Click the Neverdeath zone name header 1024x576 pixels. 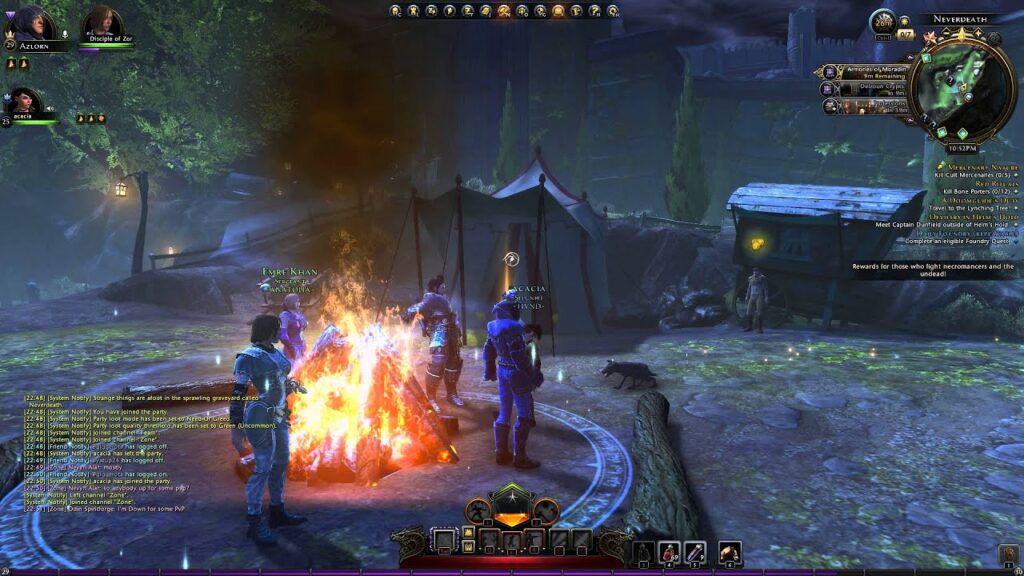958,19
